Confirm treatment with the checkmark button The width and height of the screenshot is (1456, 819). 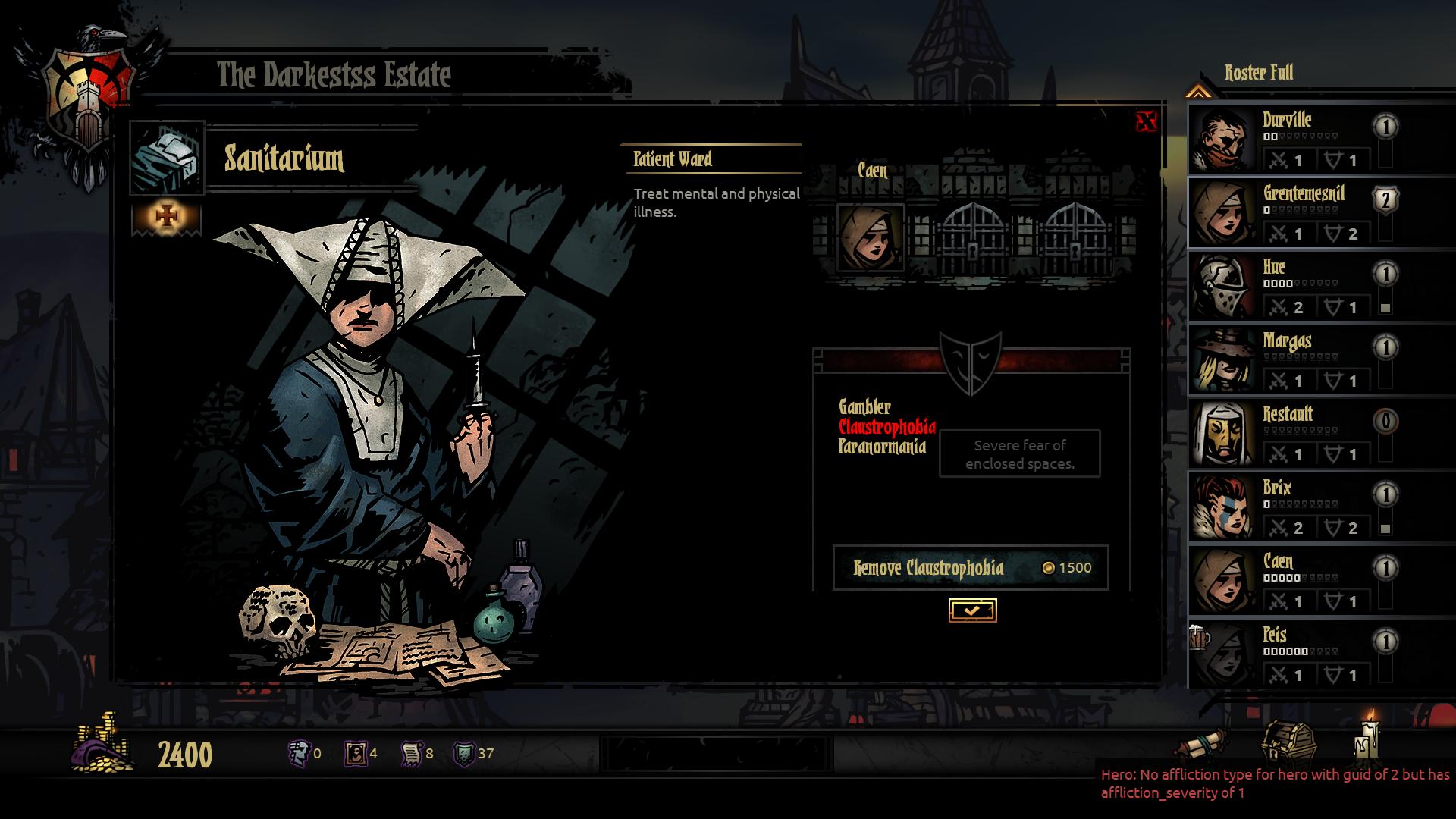[972, 610]
